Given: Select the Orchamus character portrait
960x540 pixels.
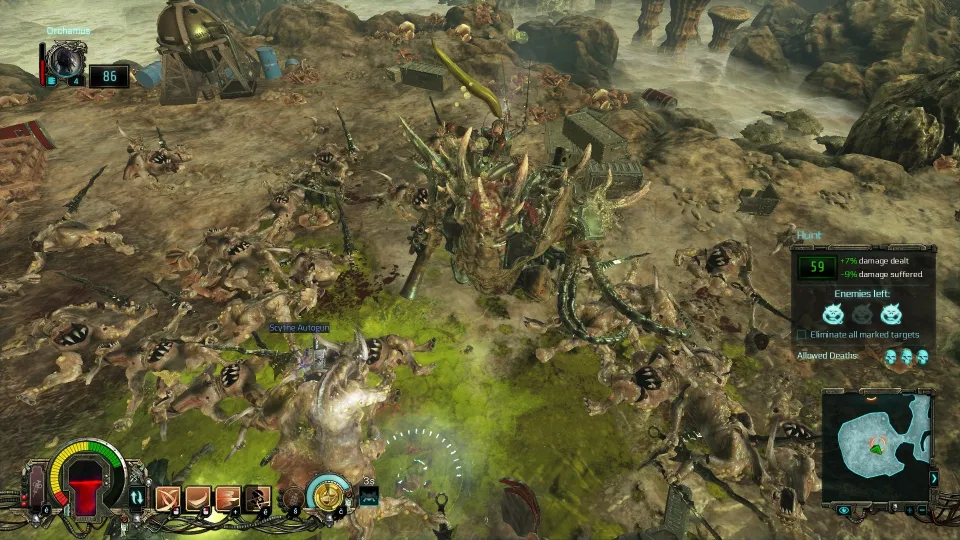Looking at the screenshot, I should [67, 58].
